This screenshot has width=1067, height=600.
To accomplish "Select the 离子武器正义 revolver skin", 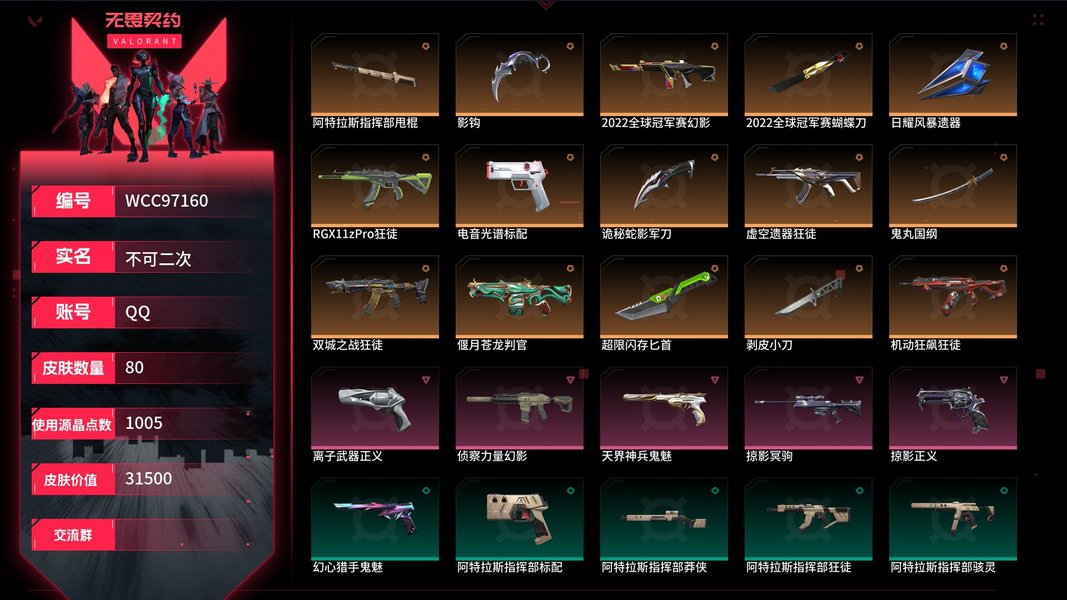I will point(375,408).
